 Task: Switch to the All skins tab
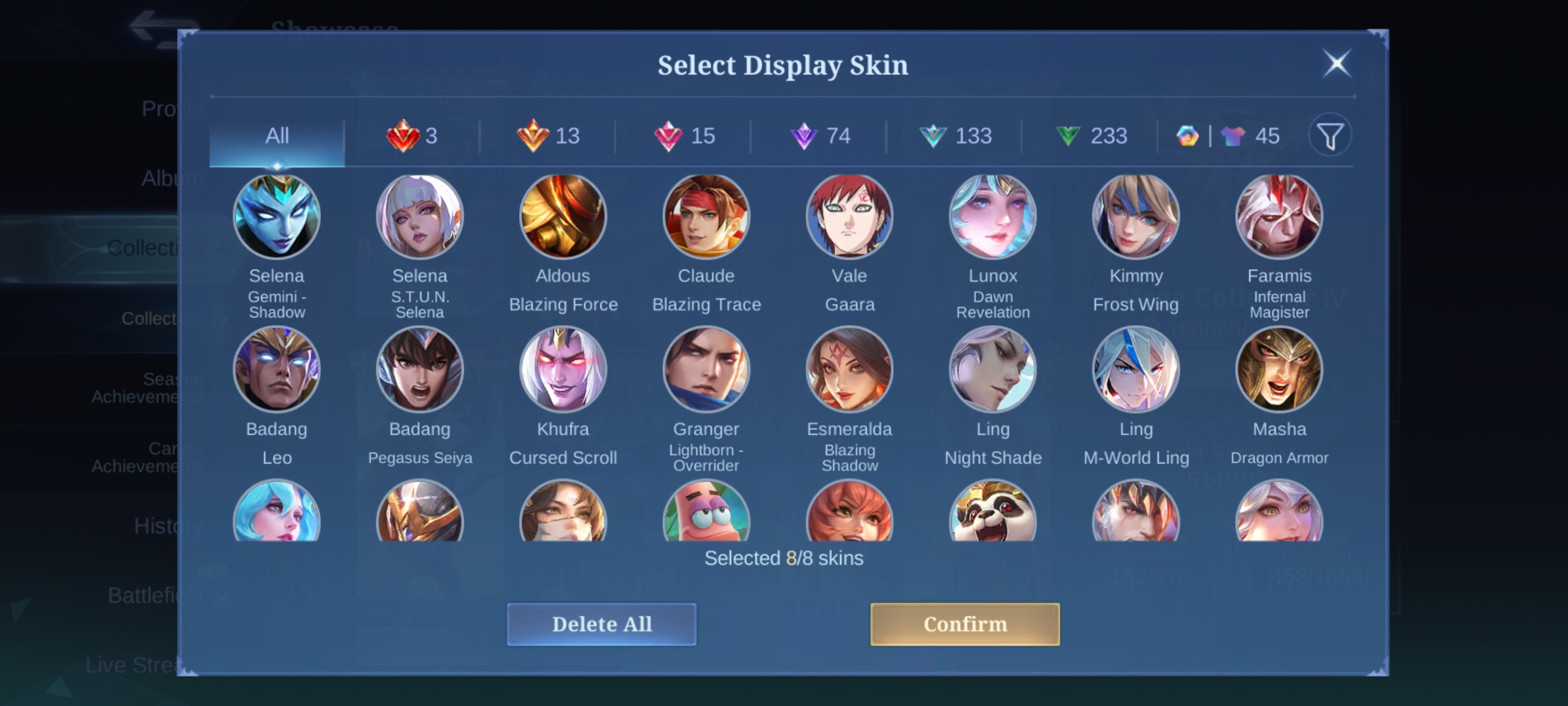pos(277,136)
